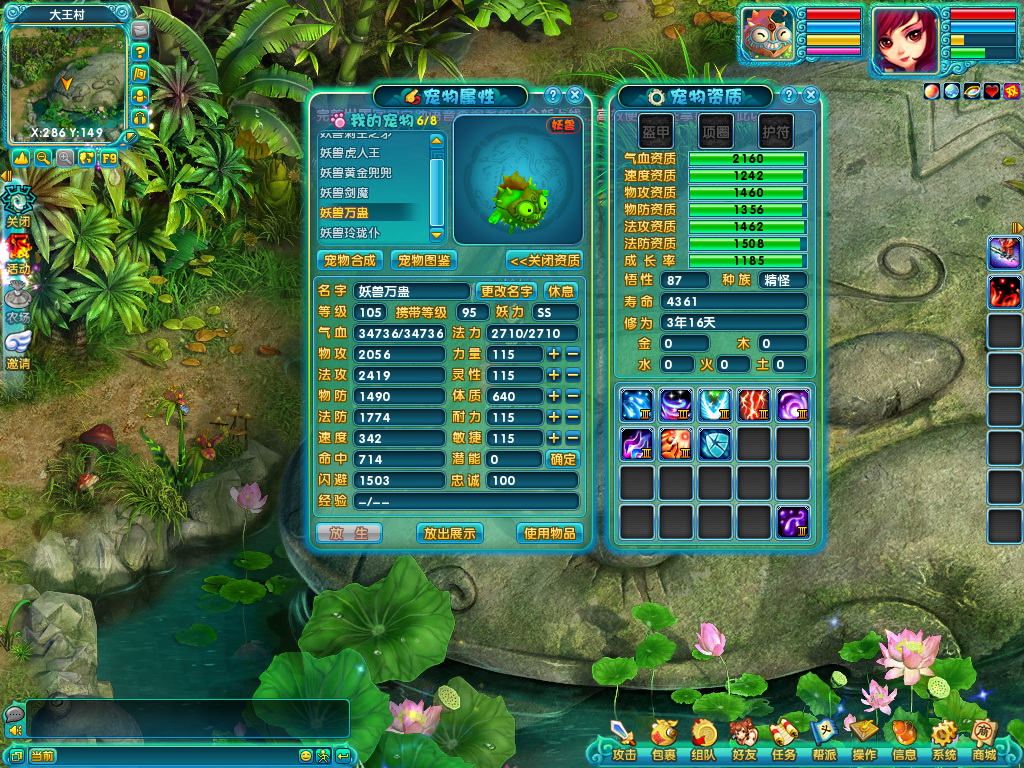The width and height of the screenshot is (1024, 768).
Task: Add a point to 力量 strength
Action: (553, 354)
